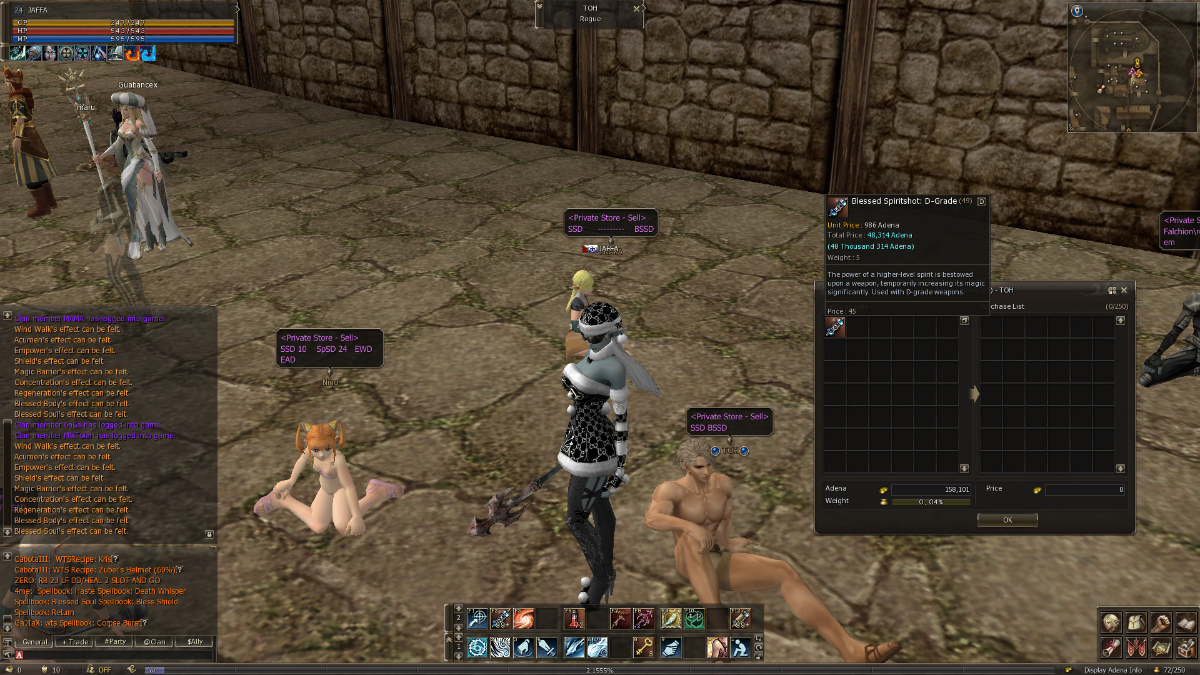Close the TOH Rogue target window
The image size is (1200, 675).
[637, 8]
